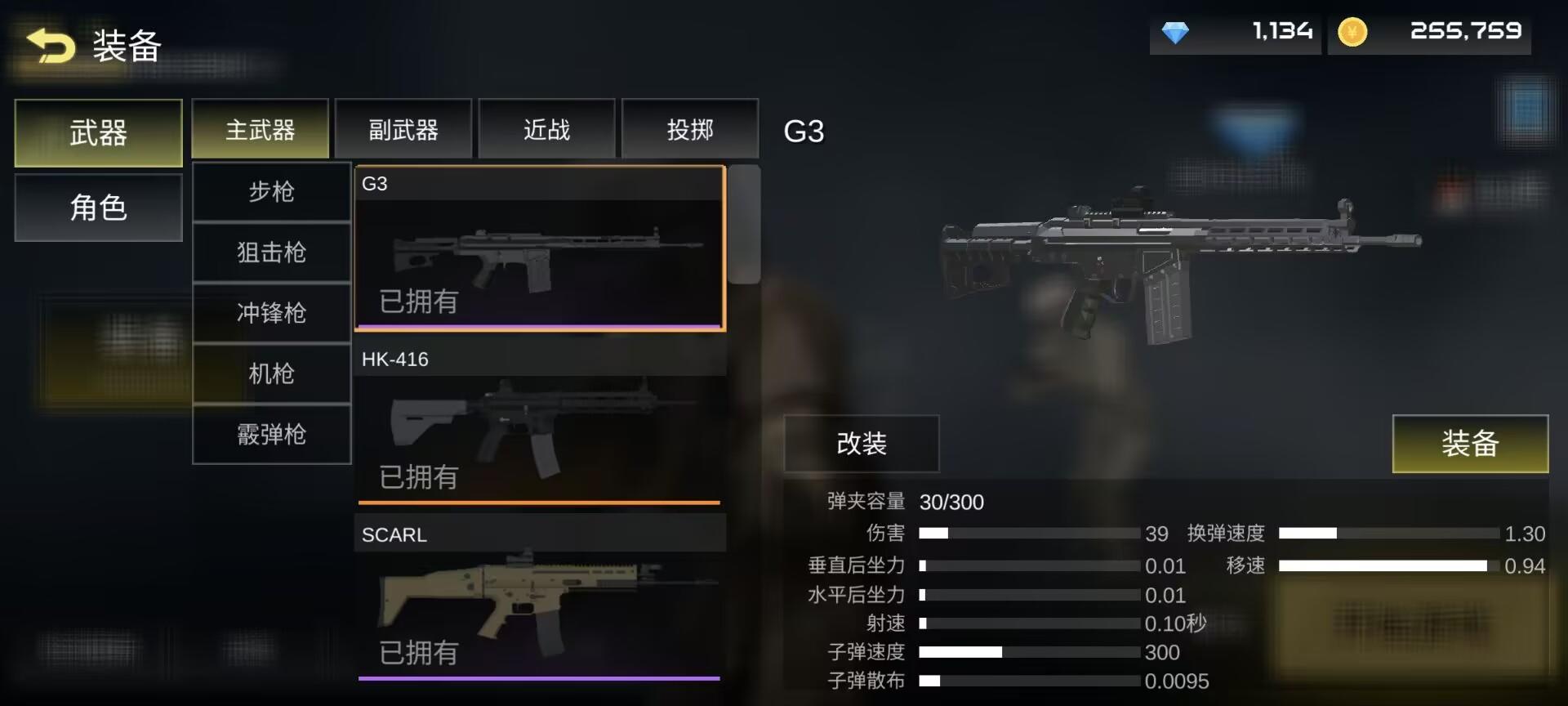This screenshot has width=1568, height=706.
Task: Switch to the 主武器 tab
Action: click(260, 128)
